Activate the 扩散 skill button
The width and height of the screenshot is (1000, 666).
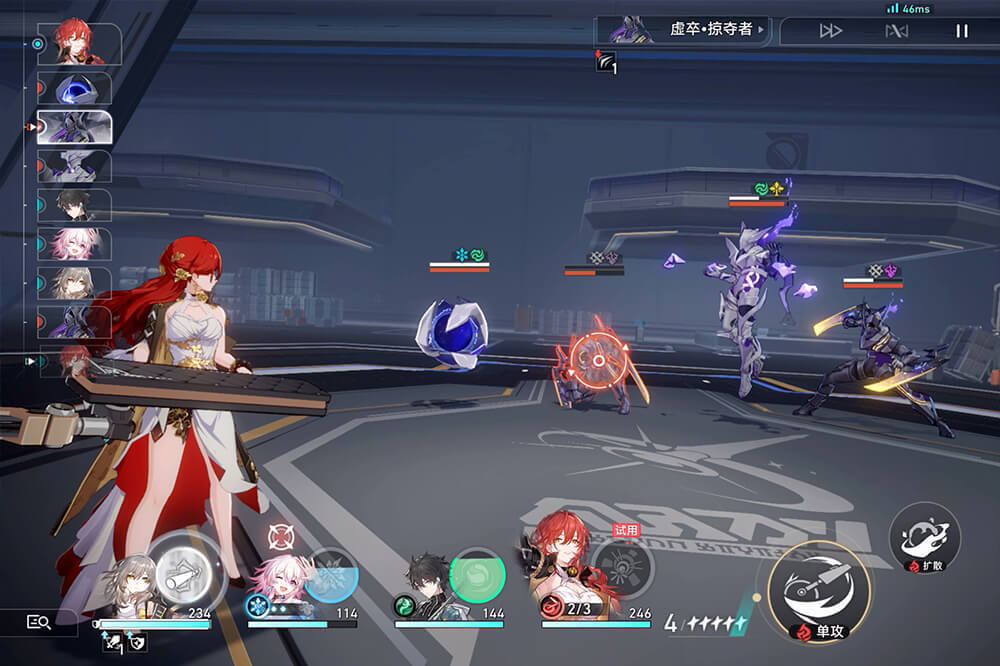pos(923,535)
